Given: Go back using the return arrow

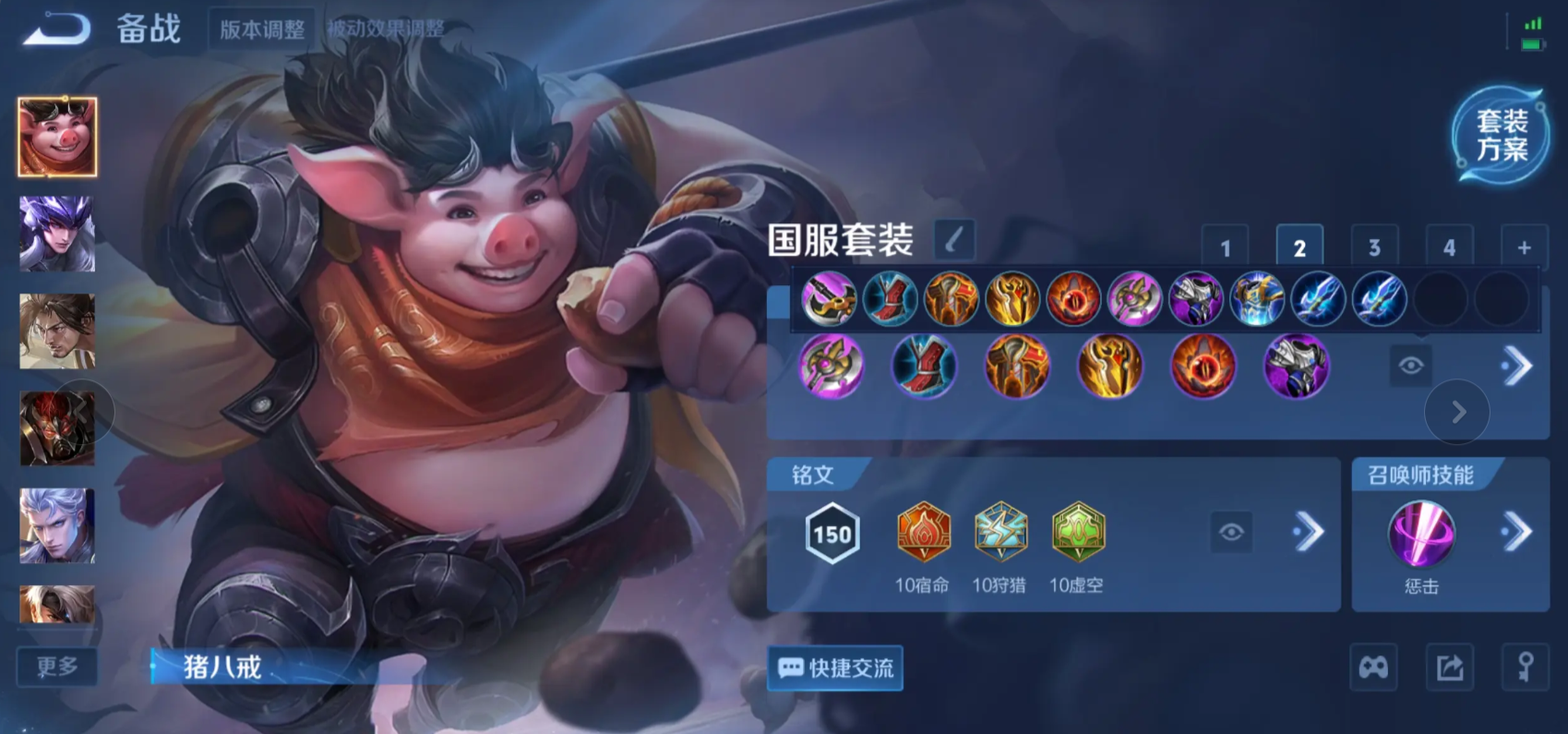Looking at the screenshot, I should coord(57,30).
